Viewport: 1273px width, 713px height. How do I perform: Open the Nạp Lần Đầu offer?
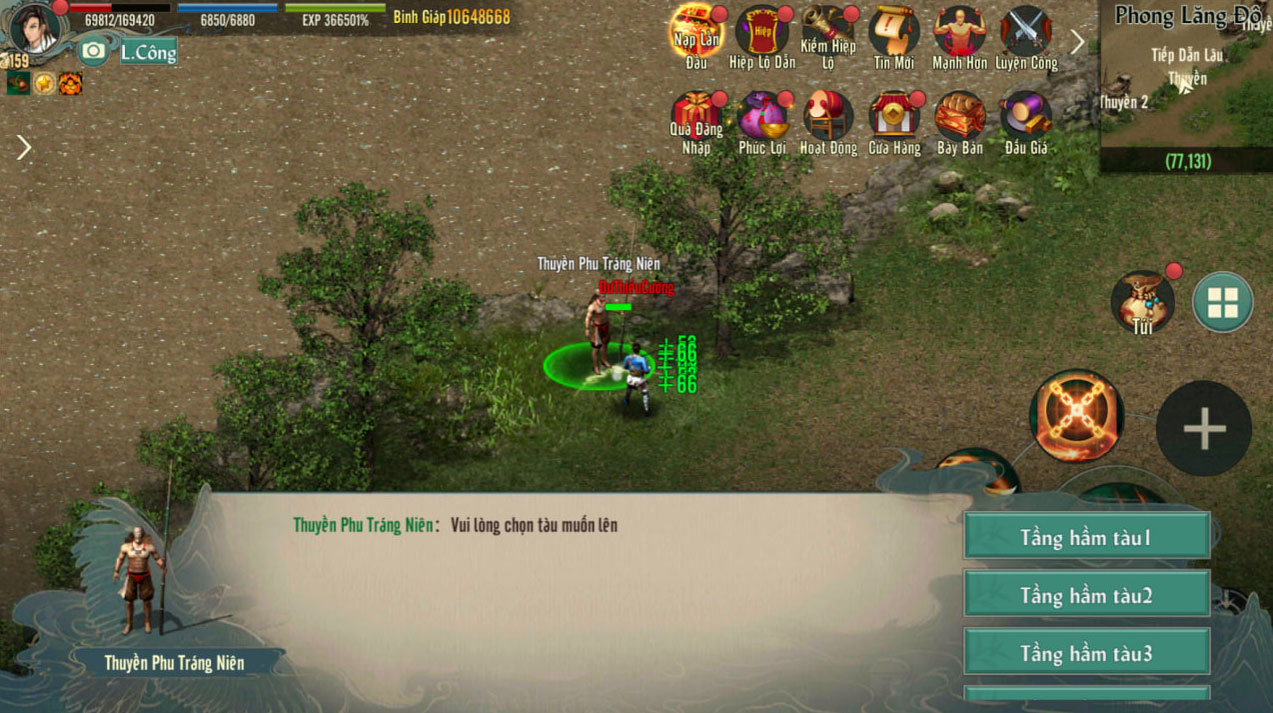[696, 32]
